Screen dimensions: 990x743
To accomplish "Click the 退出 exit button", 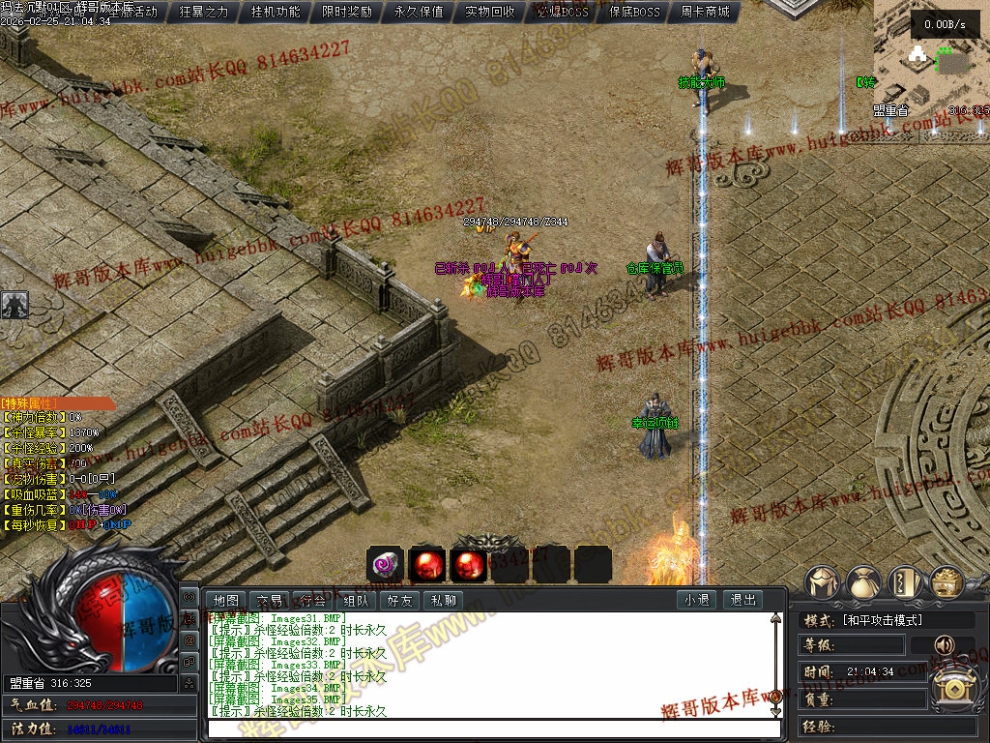I will click(743, 601).
